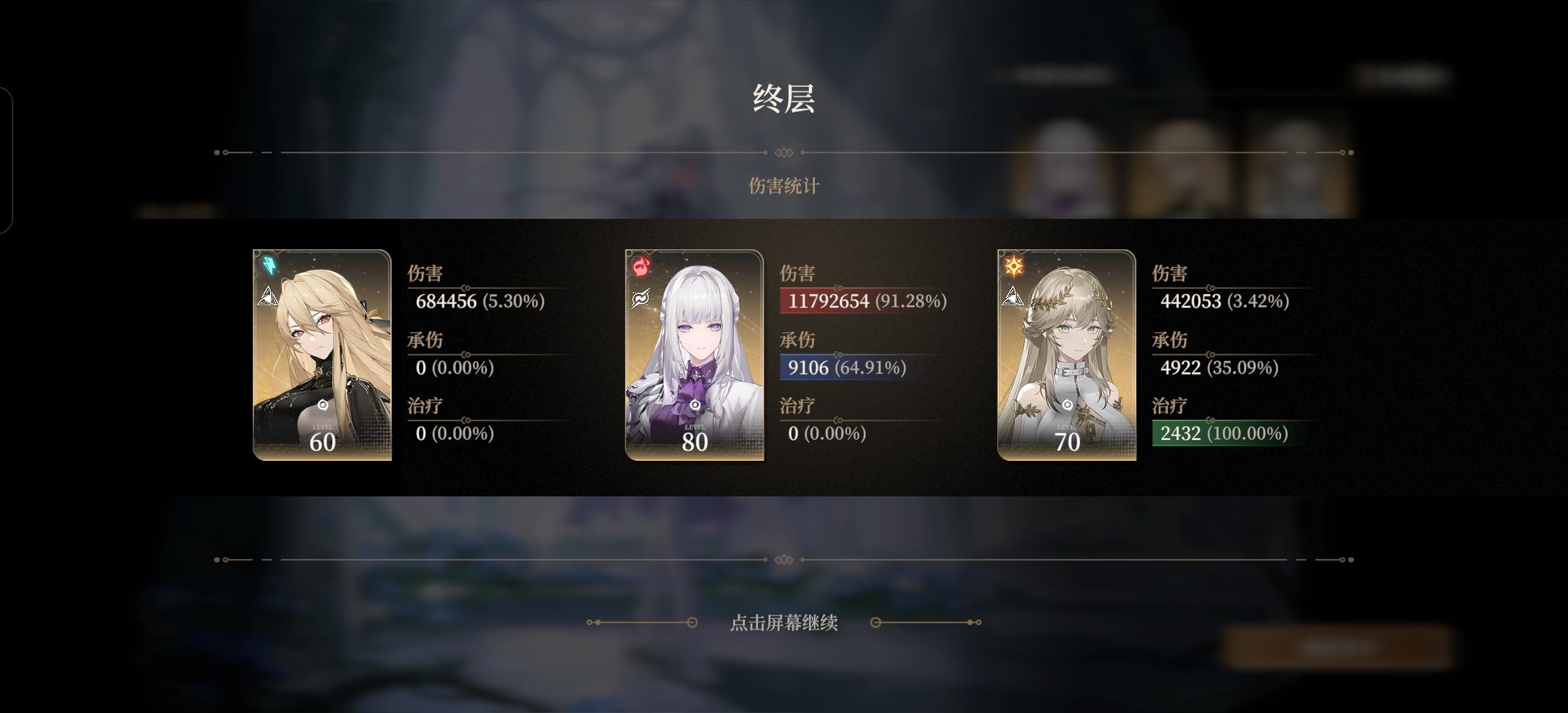Tap 点击屏幕继续 to continue

[x=785, y=624]
